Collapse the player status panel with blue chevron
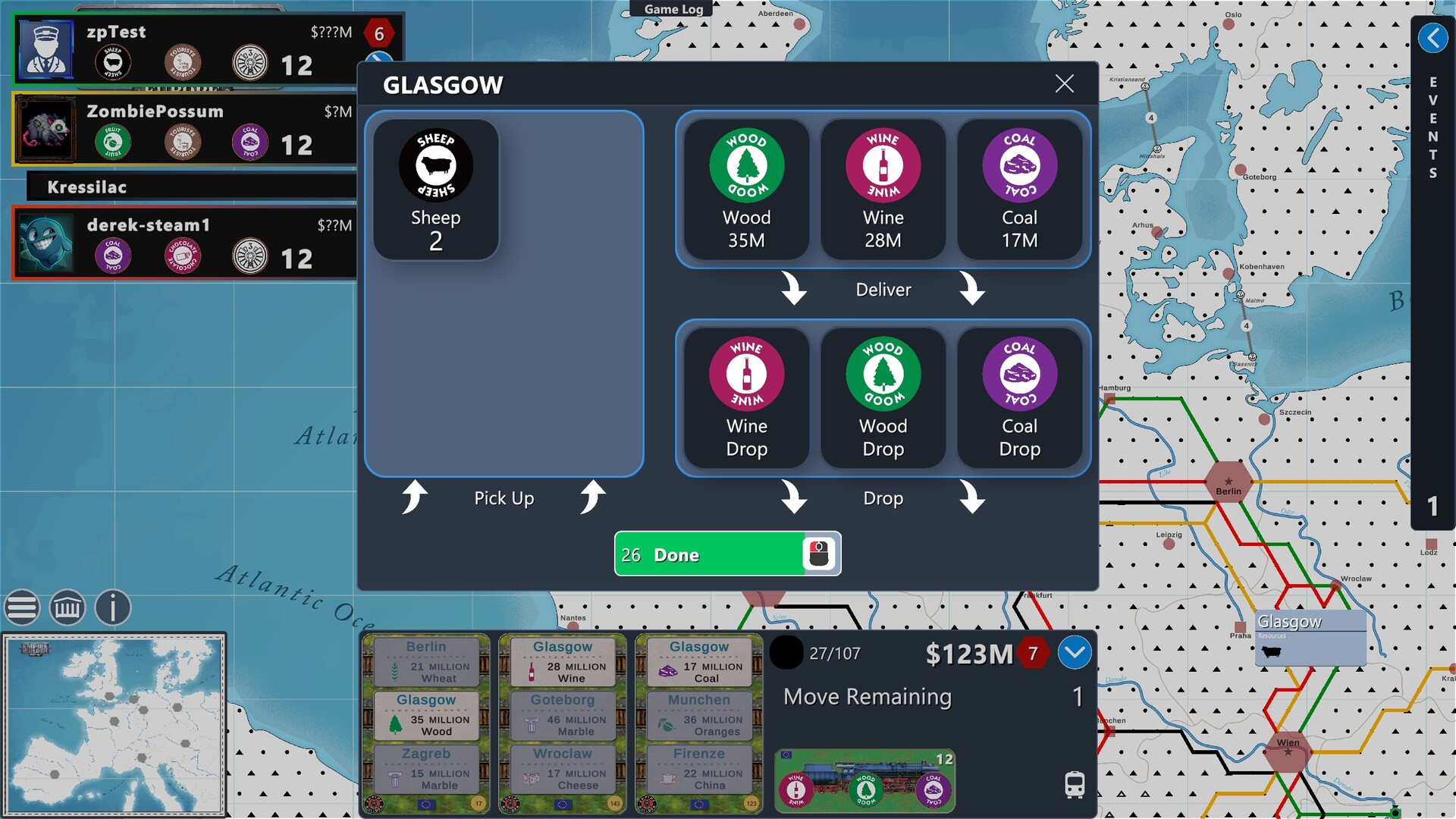Screen dimensions: 1456x819 (1075, 652)
